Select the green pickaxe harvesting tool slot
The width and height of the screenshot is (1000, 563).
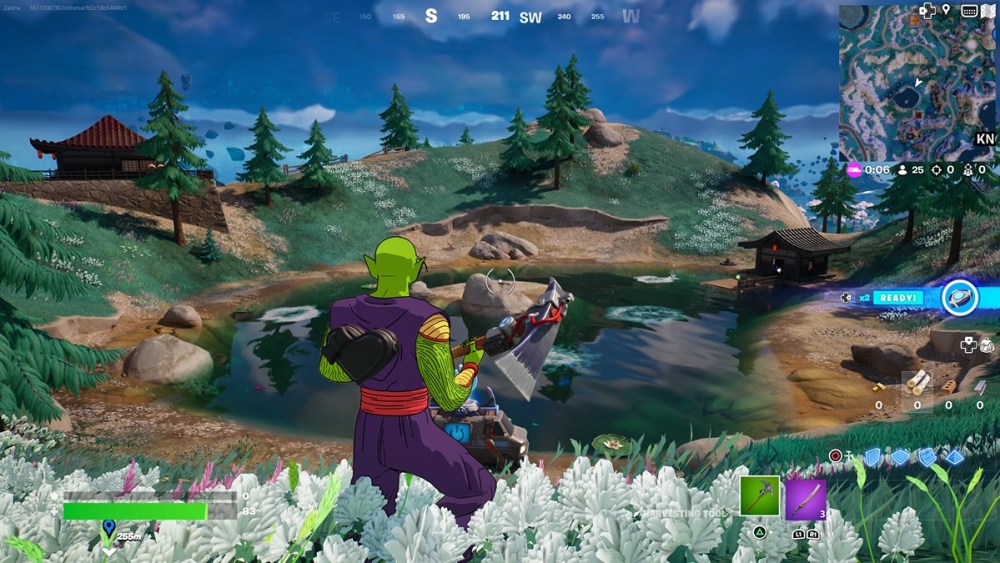[x=760, y=496]
